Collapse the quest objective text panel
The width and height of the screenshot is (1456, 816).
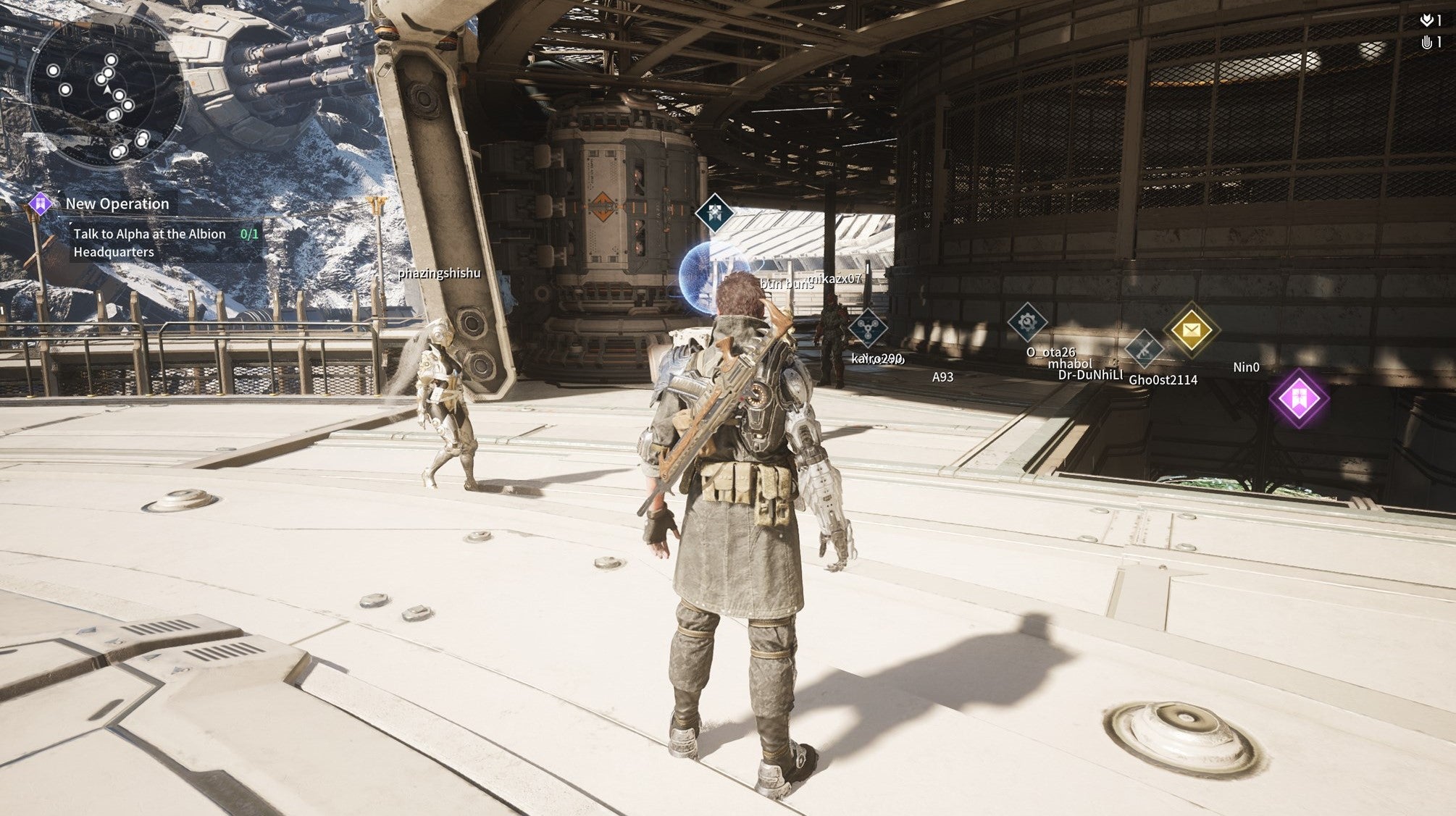pos(152,244)
